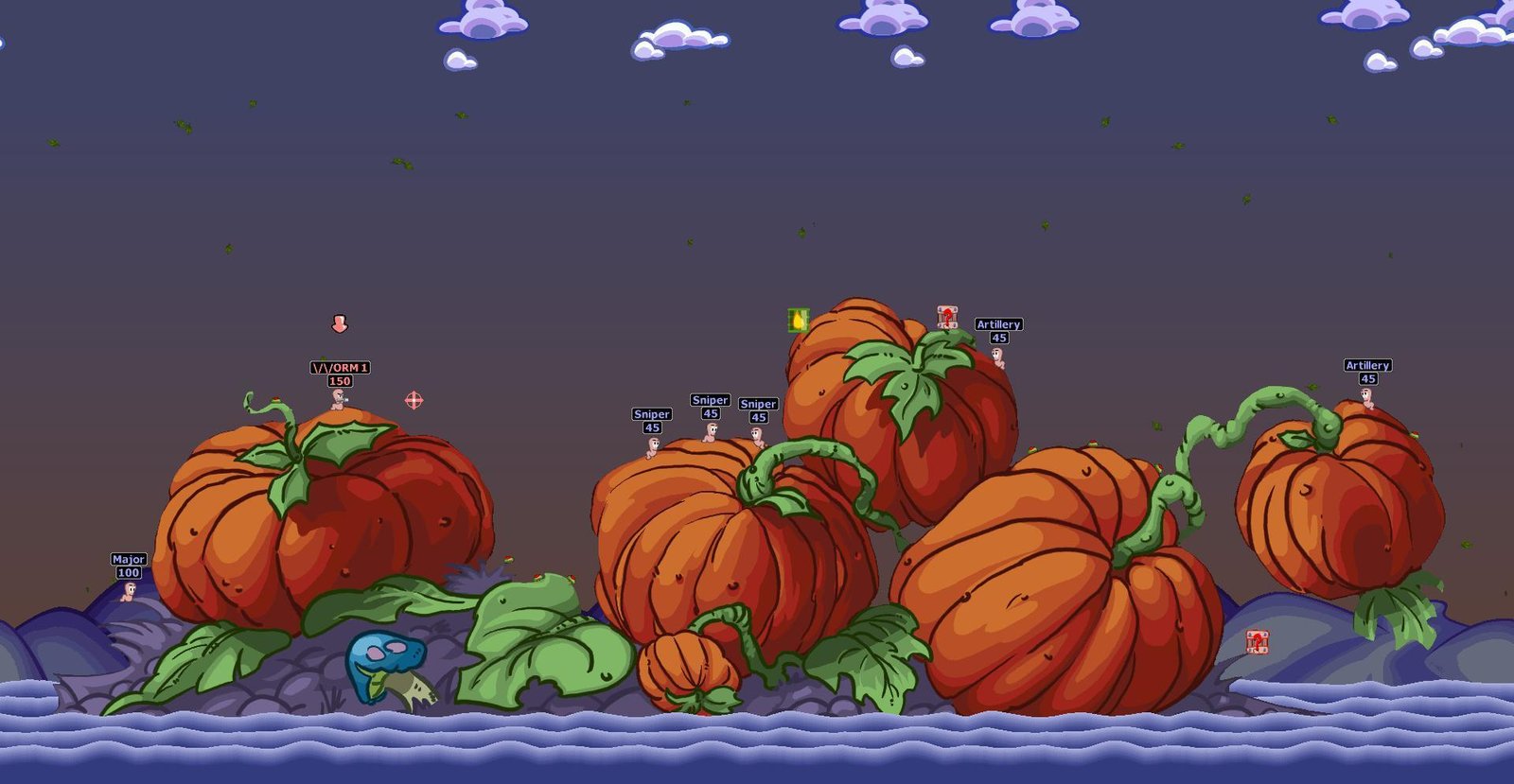The image size is (1514, 784).
Task: Click the pink crosshair aiming reticle
Action: point(414,401)
